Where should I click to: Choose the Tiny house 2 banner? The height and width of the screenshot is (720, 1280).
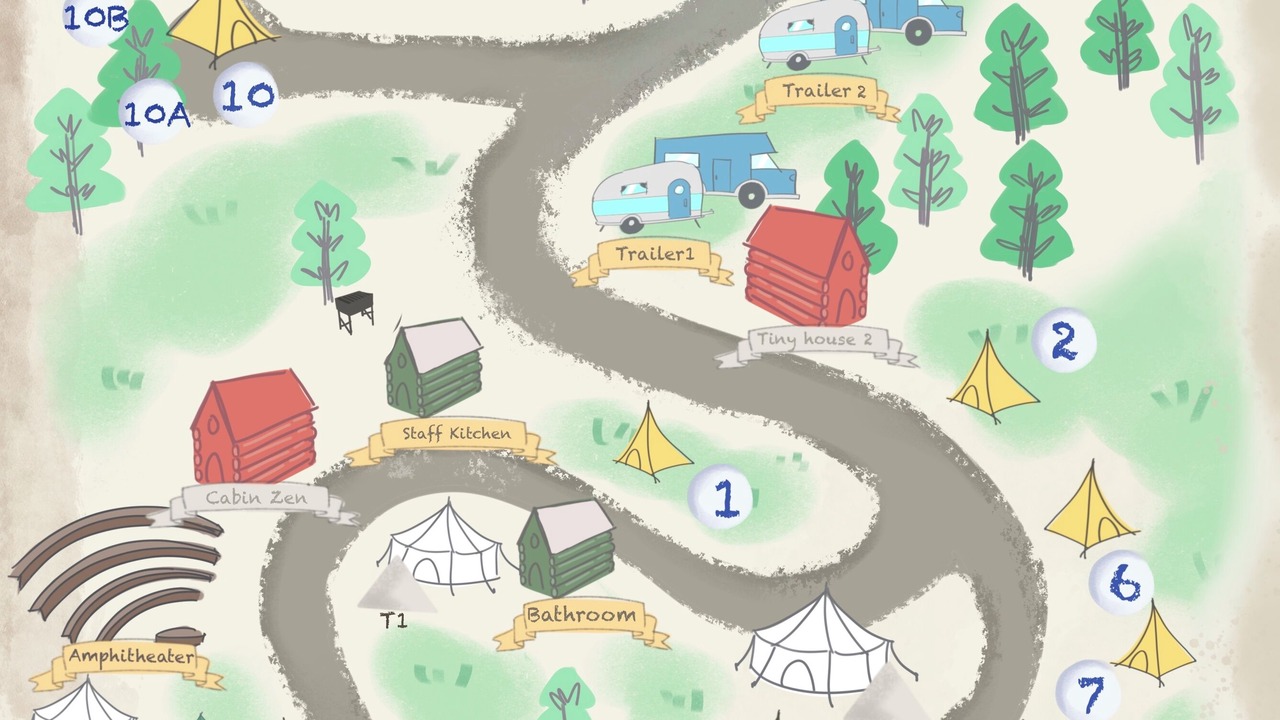[813, 341]
